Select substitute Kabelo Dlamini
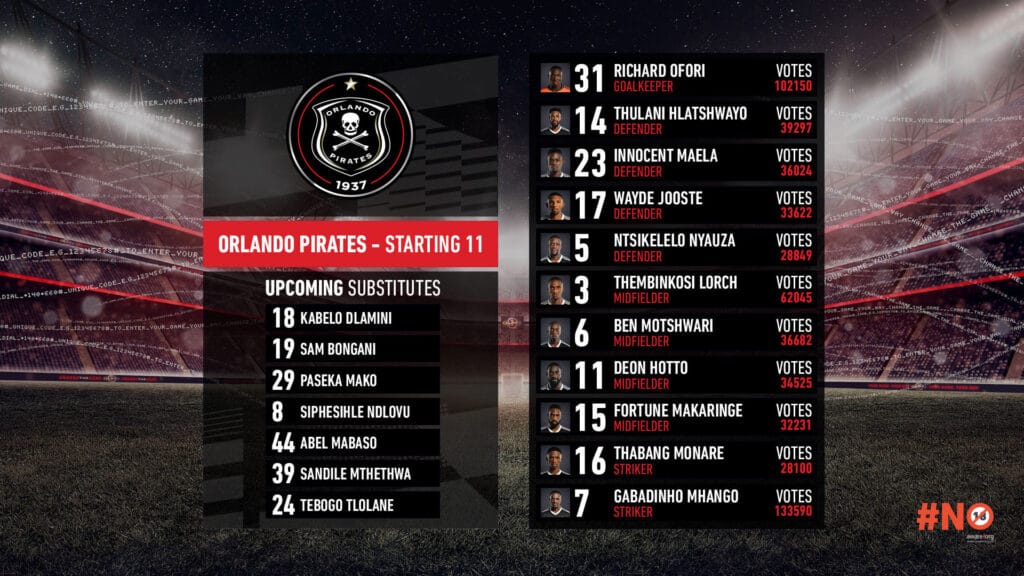1024x576 pixels. click(x=352, y=317)
